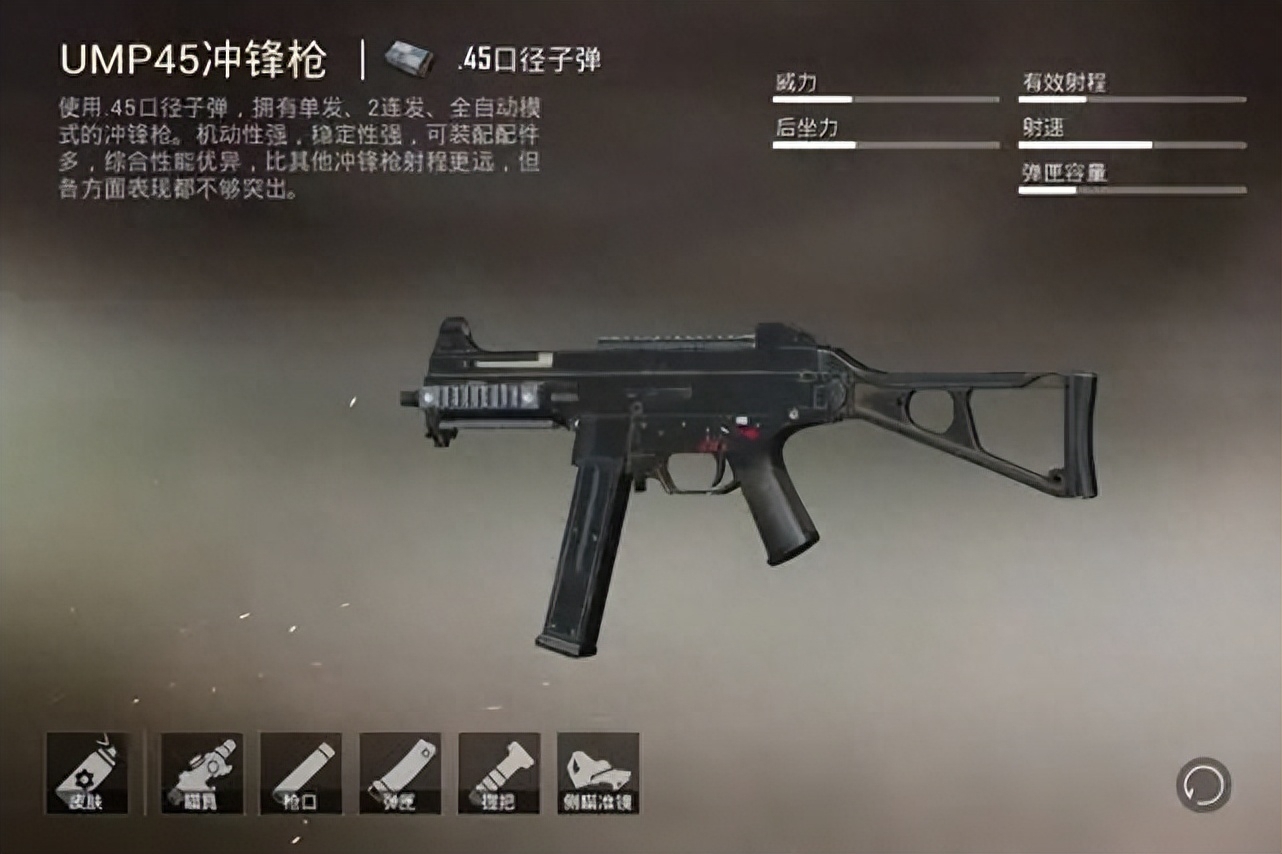
Task: Open the 侧瞄准镜 side-sight attachment slot
Action: (597, 773)
